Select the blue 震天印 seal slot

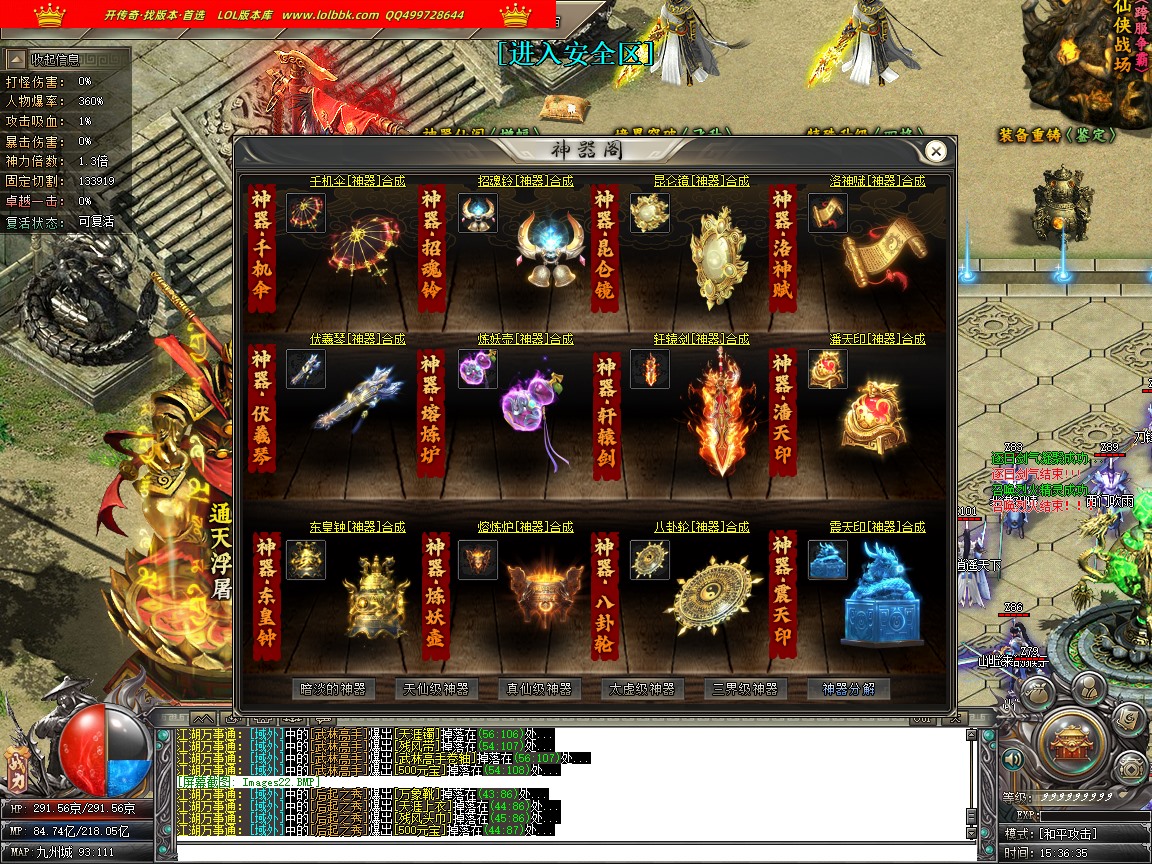pos(828,560)
